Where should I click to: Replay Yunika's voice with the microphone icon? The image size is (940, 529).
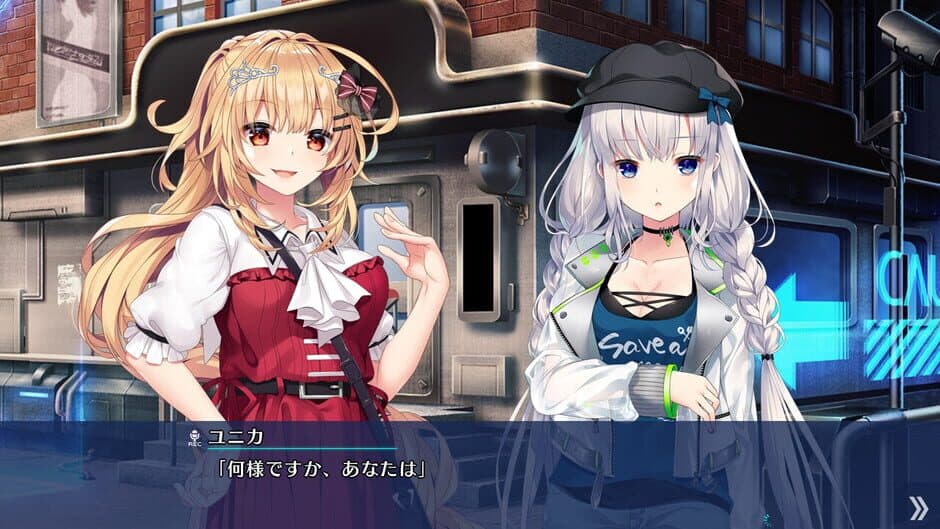(x=194, y=436)
